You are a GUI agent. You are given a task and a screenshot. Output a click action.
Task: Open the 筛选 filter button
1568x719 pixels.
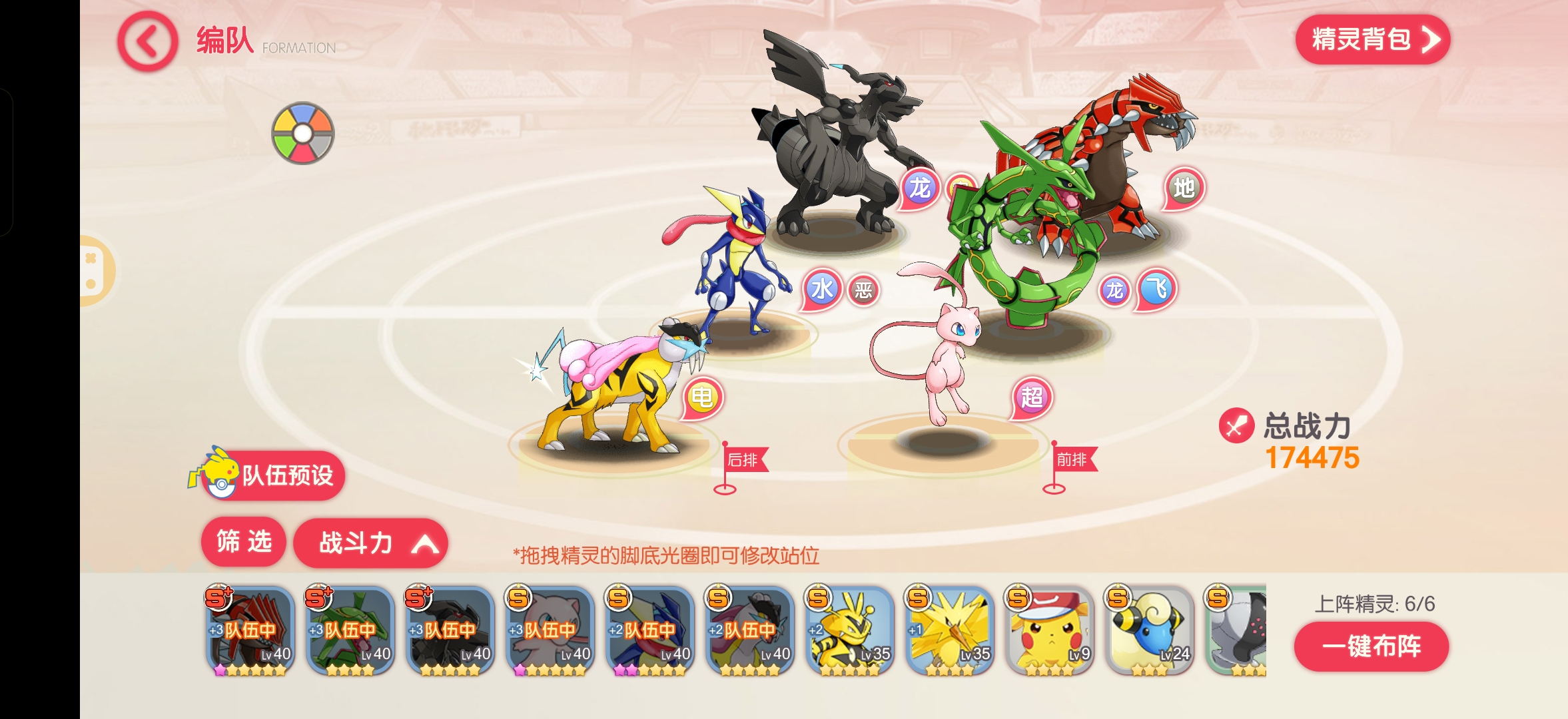pyautogui.click(x=244, y=542)
